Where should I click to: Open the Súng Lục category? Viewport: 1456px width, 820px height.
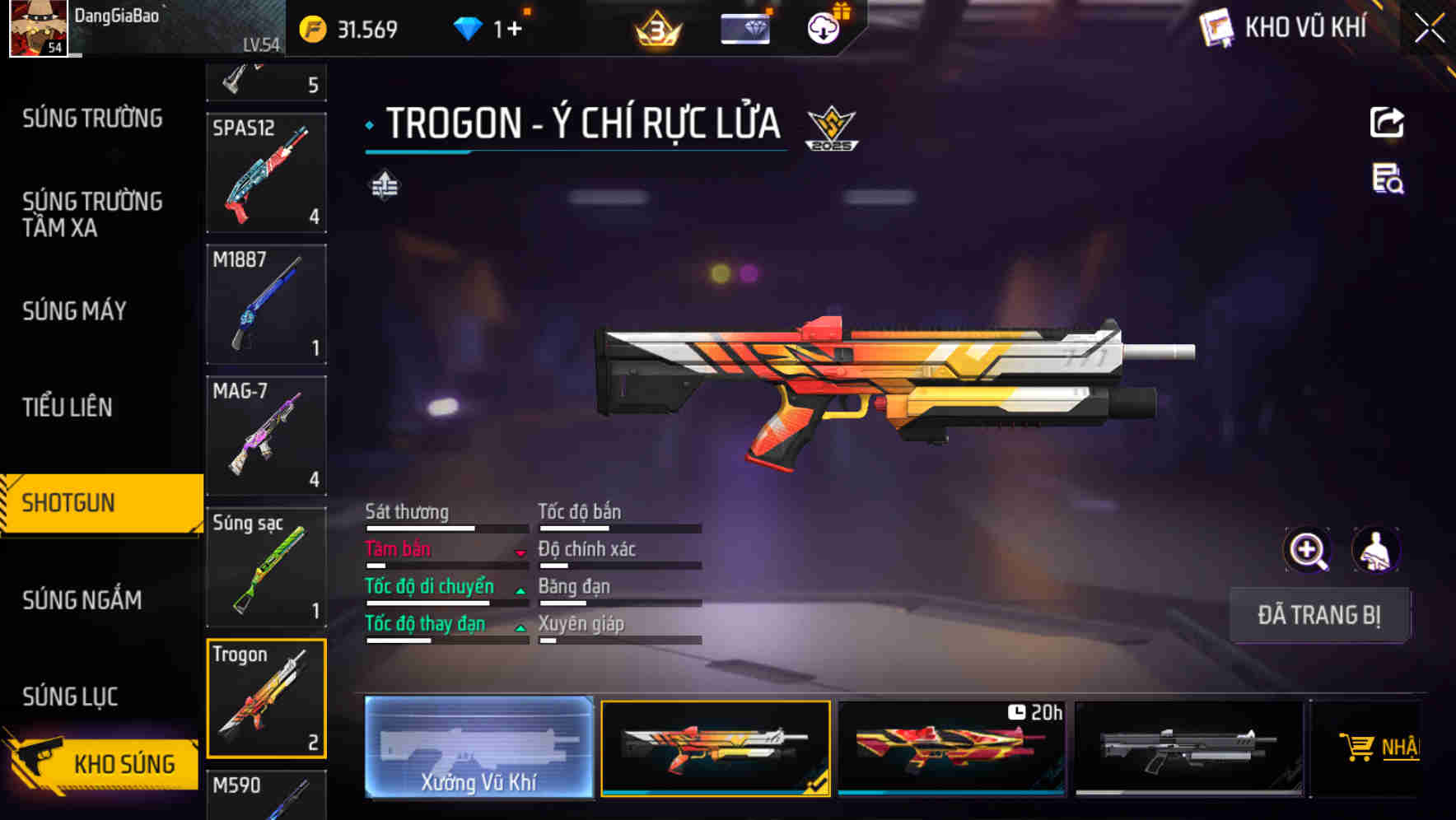point(70,697)
